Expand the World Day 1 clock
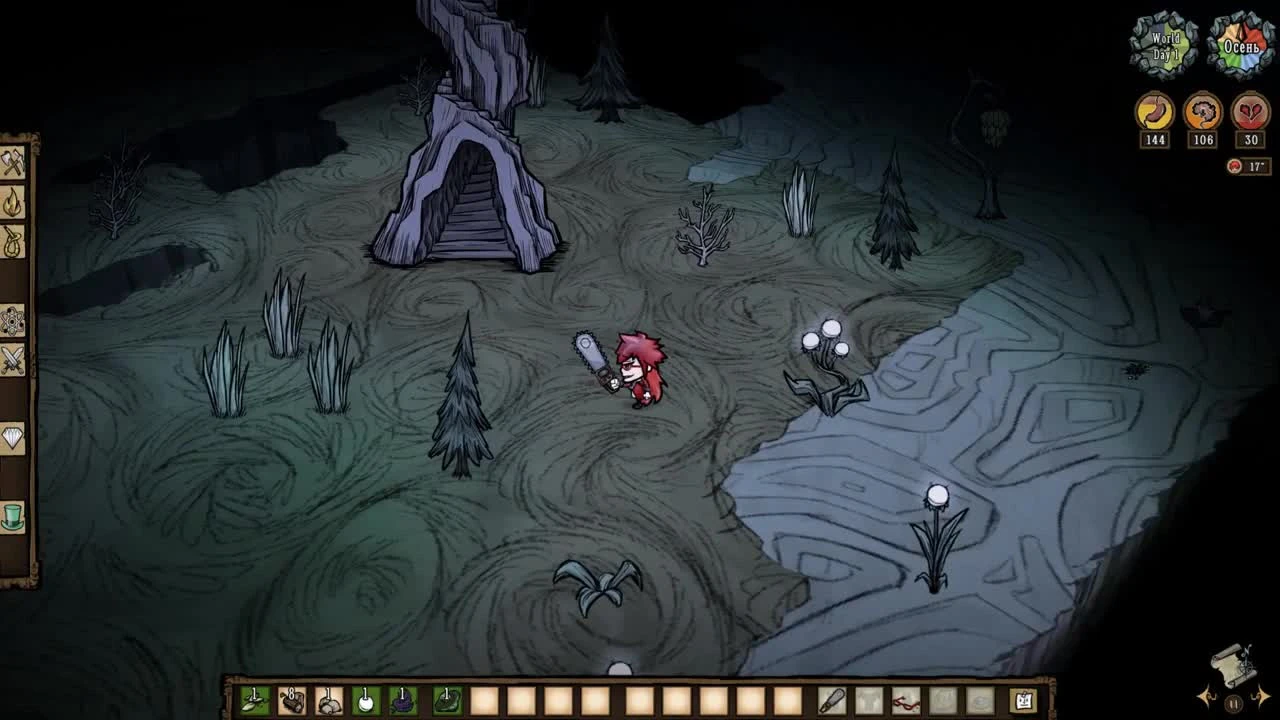This screenshot has height=720, width=1280. [1164, 42]
